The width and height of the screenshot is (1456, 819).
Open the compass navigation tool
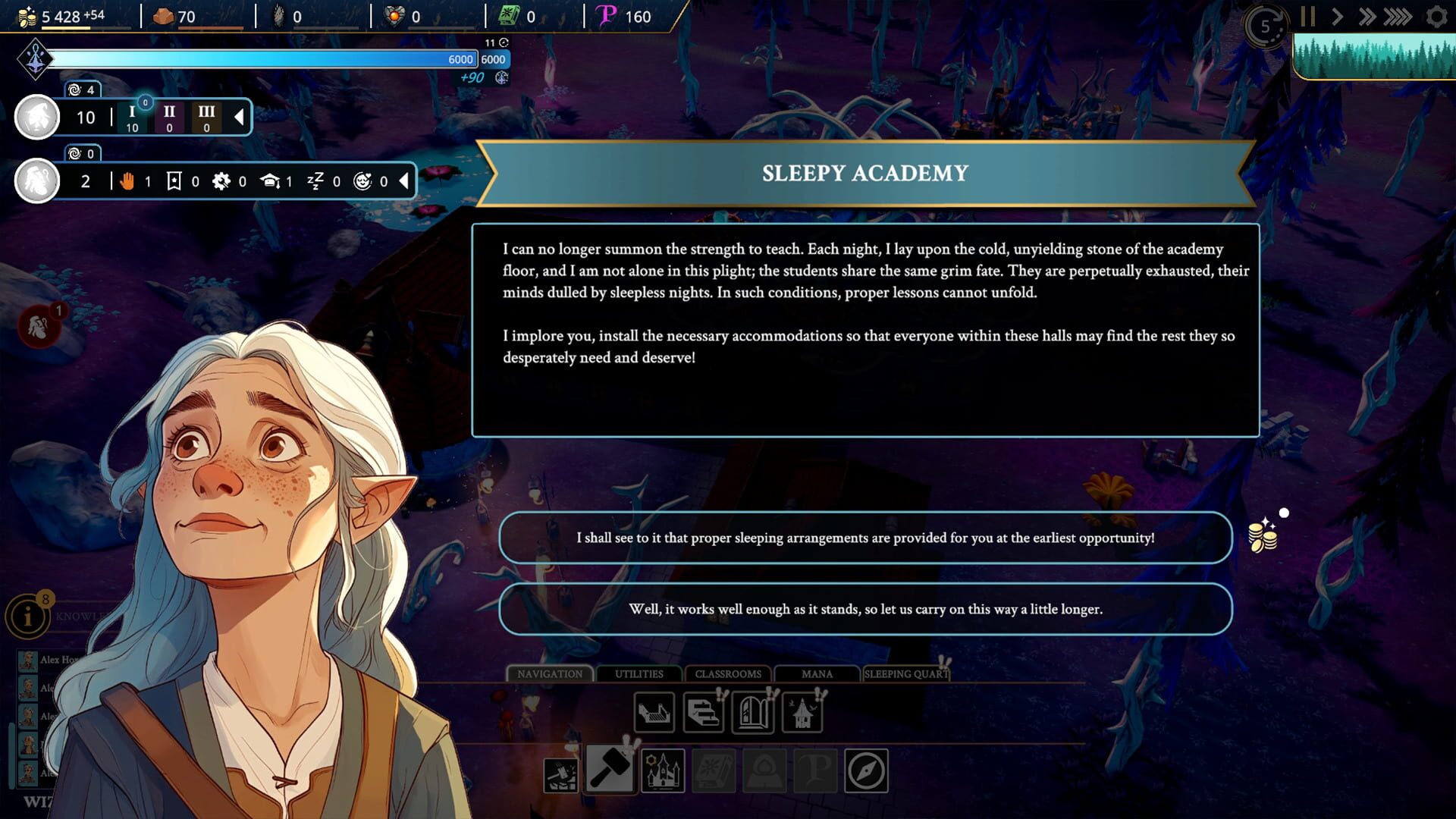pyautogui.click(x=866, y=770)
